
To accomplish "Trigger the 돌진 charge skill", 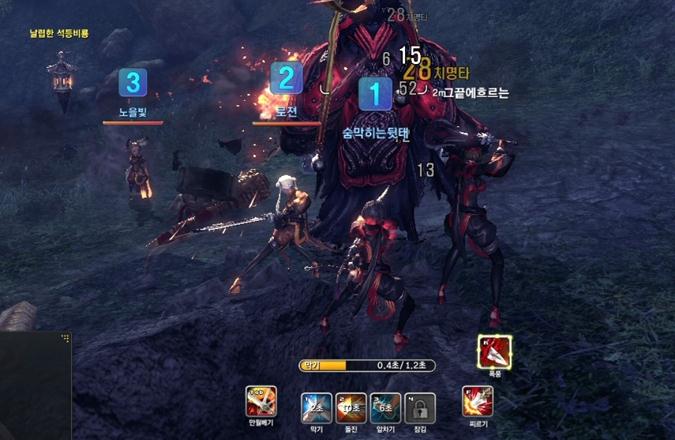I will click(350, 405).
